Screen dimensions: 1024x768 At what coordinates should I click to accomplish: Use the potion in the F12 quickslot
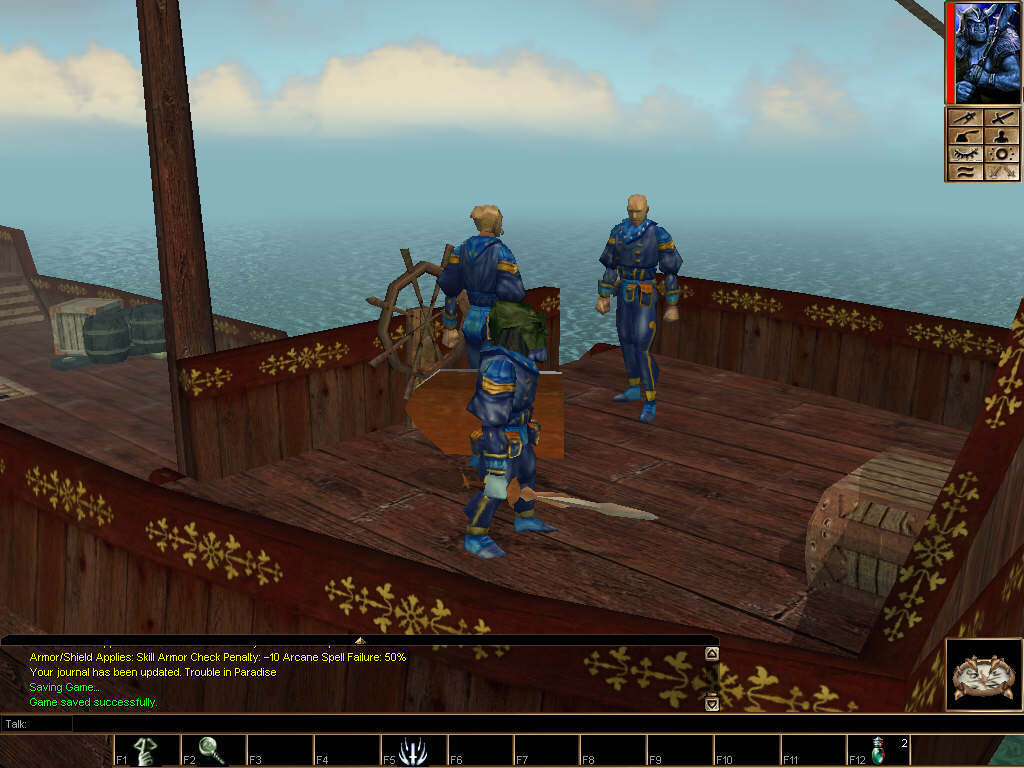tap(880, 750)
